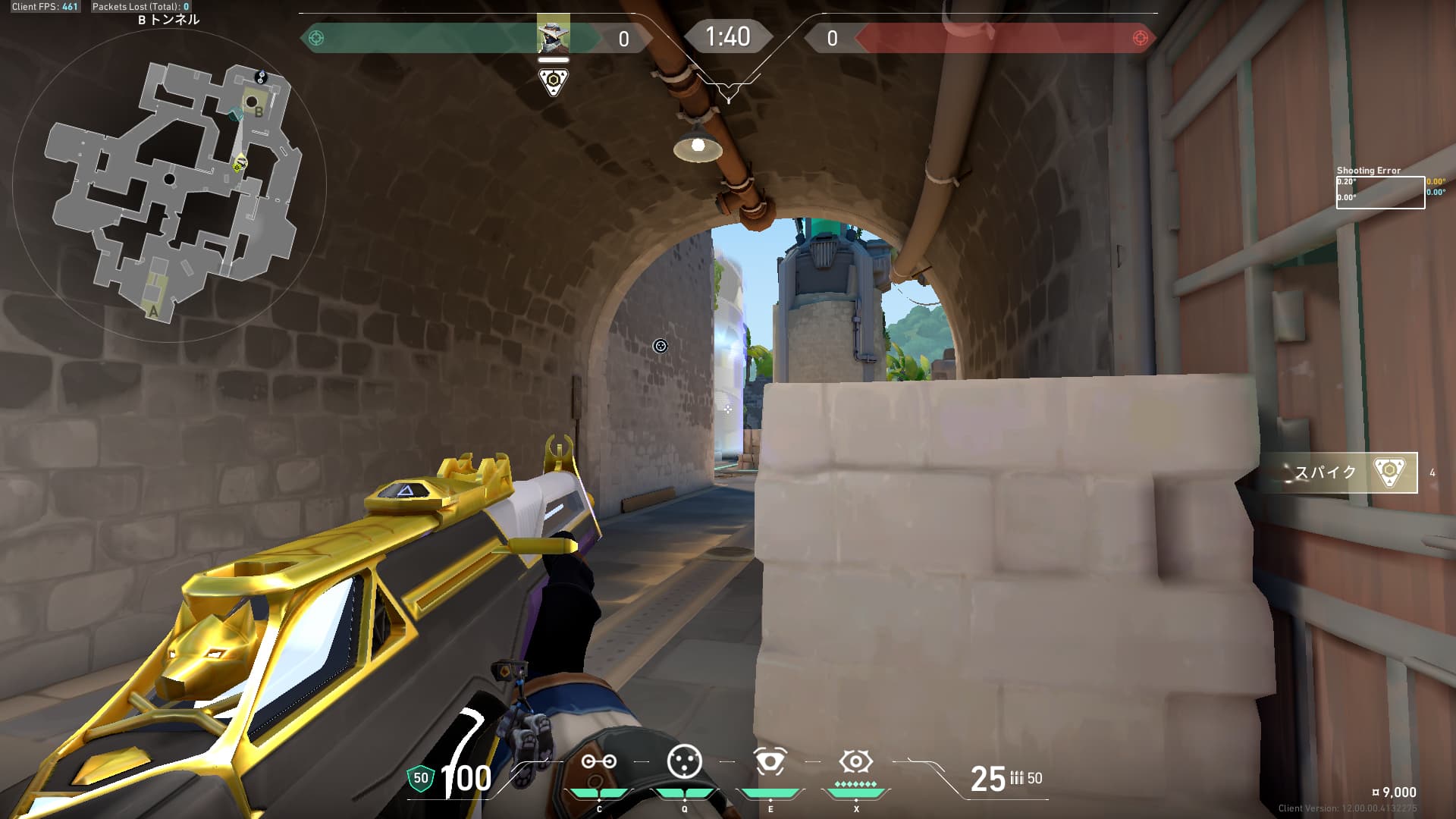The width and height of the screenshot is (1456, 819).
Task: Click the shield armor icon
Action: pos(420,778)
